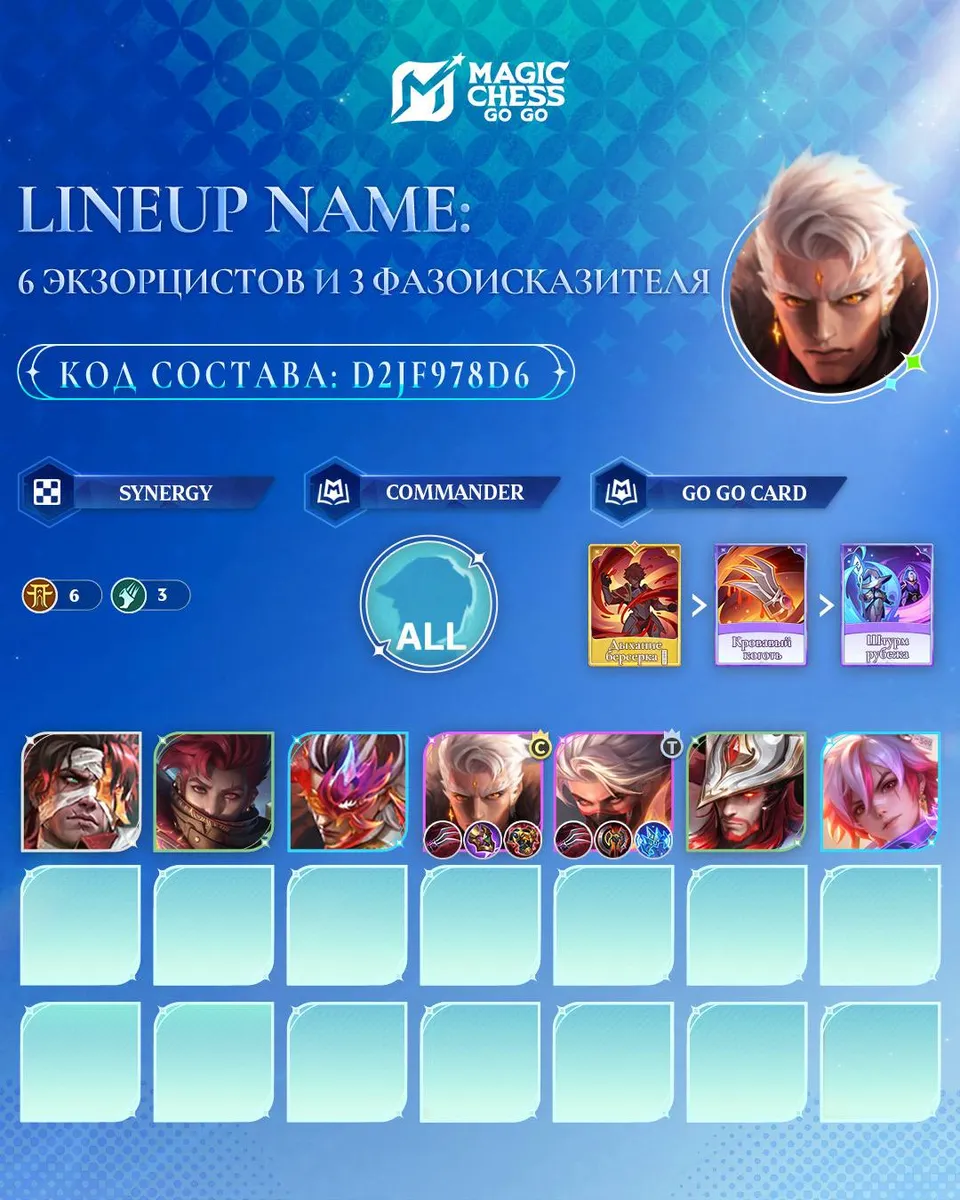Screen dimensions: 960x1200
Task: Select the green synergy badge showing 3
Action: click(150, 596)
